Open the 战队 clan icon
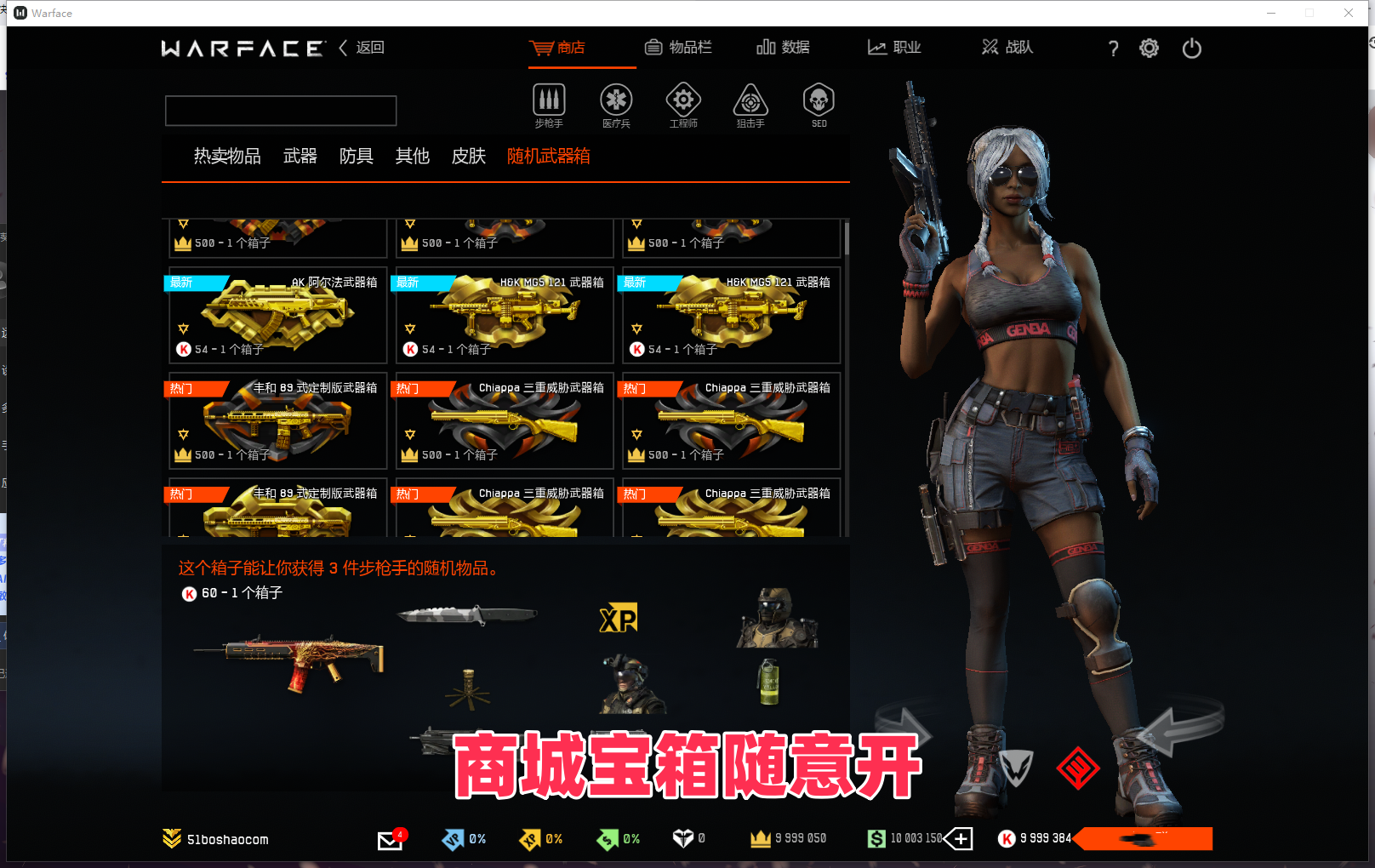 pyautogui.click(x=1007, y=48)
